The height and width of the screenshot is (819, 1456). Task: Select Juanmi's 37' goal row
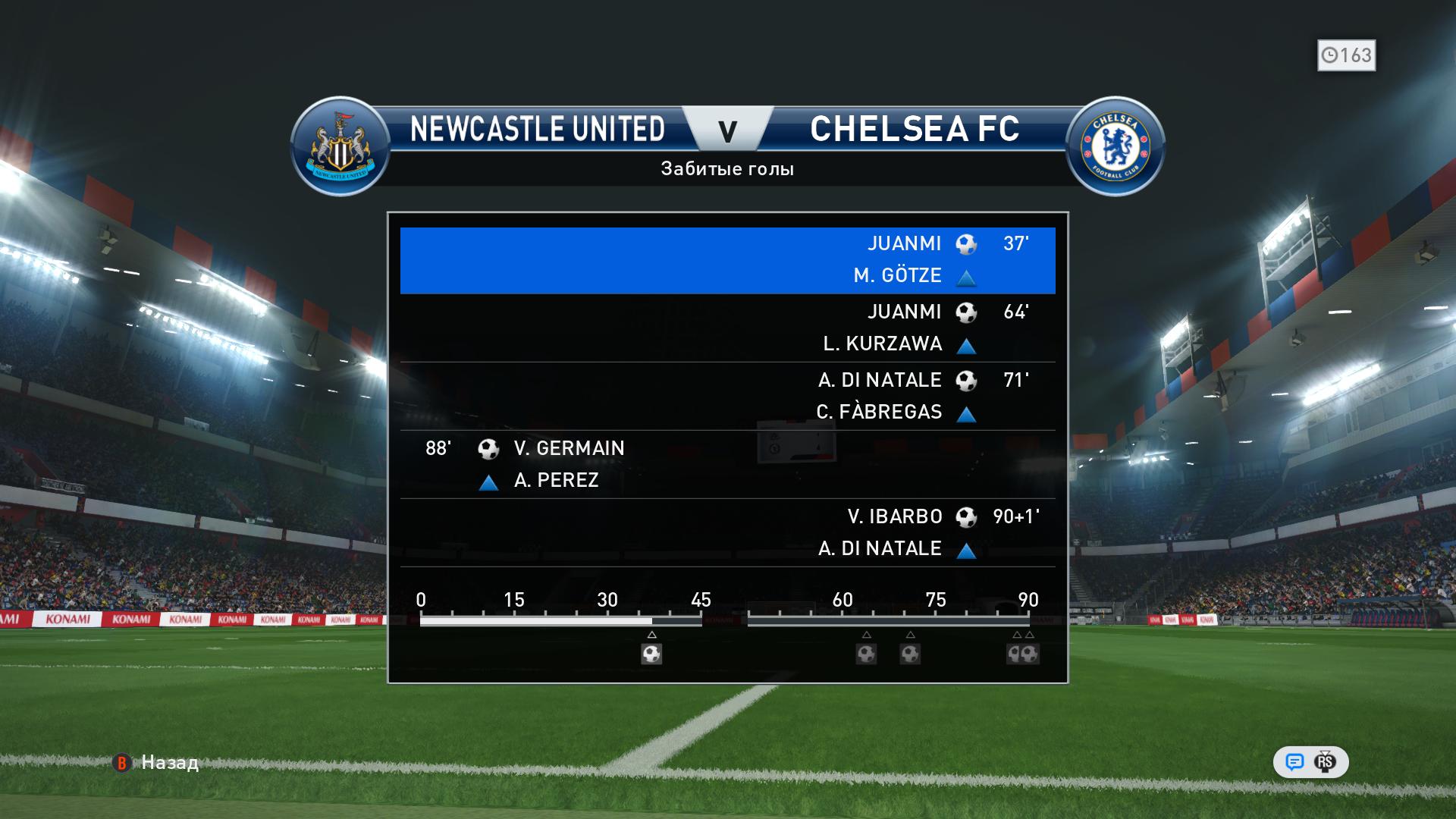point(727,260)
